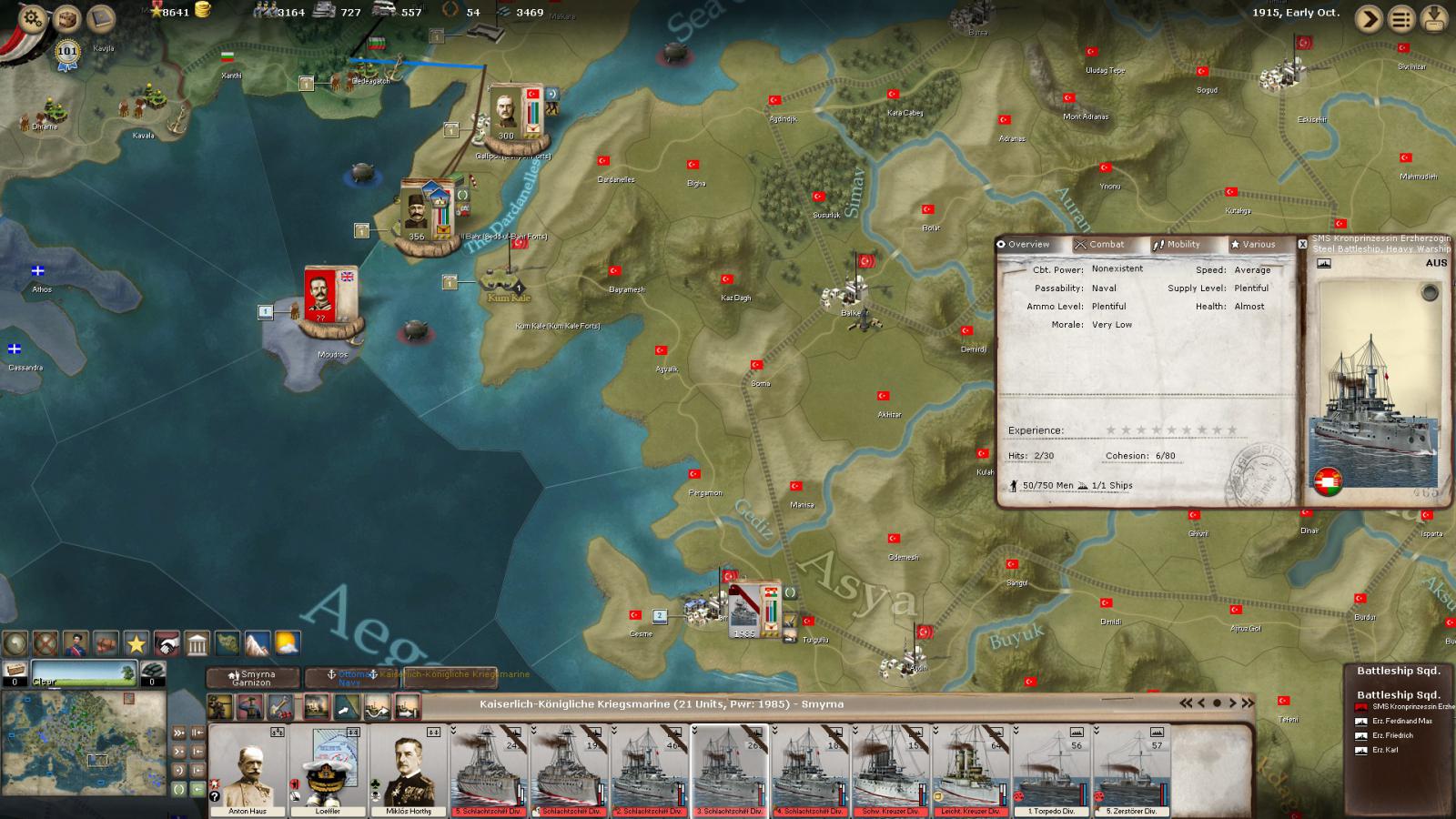1456x819 pixels.
Task: Select the Anton Haus leader card
Action: click(248, 770)
